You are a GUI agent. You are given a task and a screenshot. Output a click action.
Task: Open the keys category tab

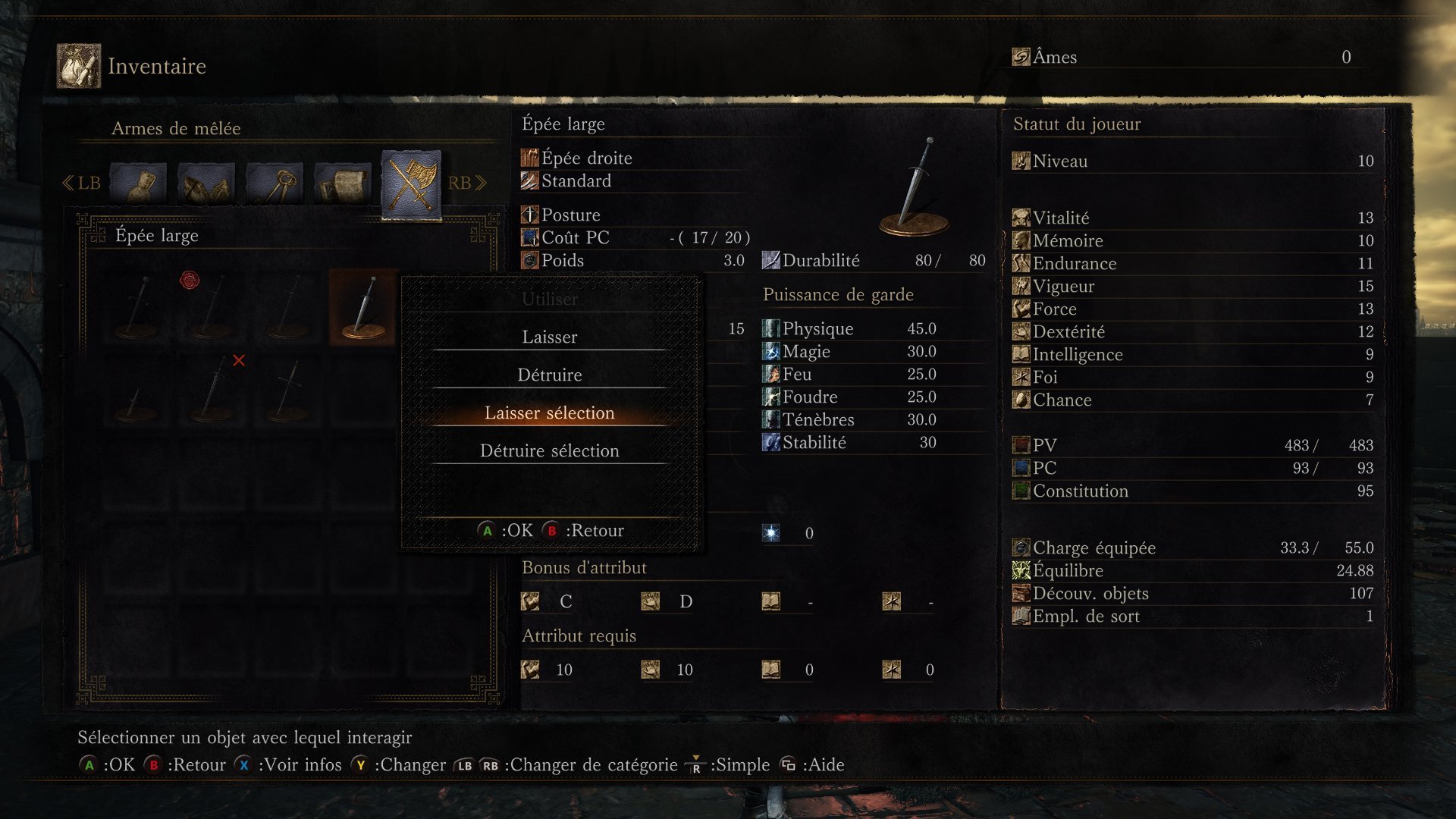(275, 183)
